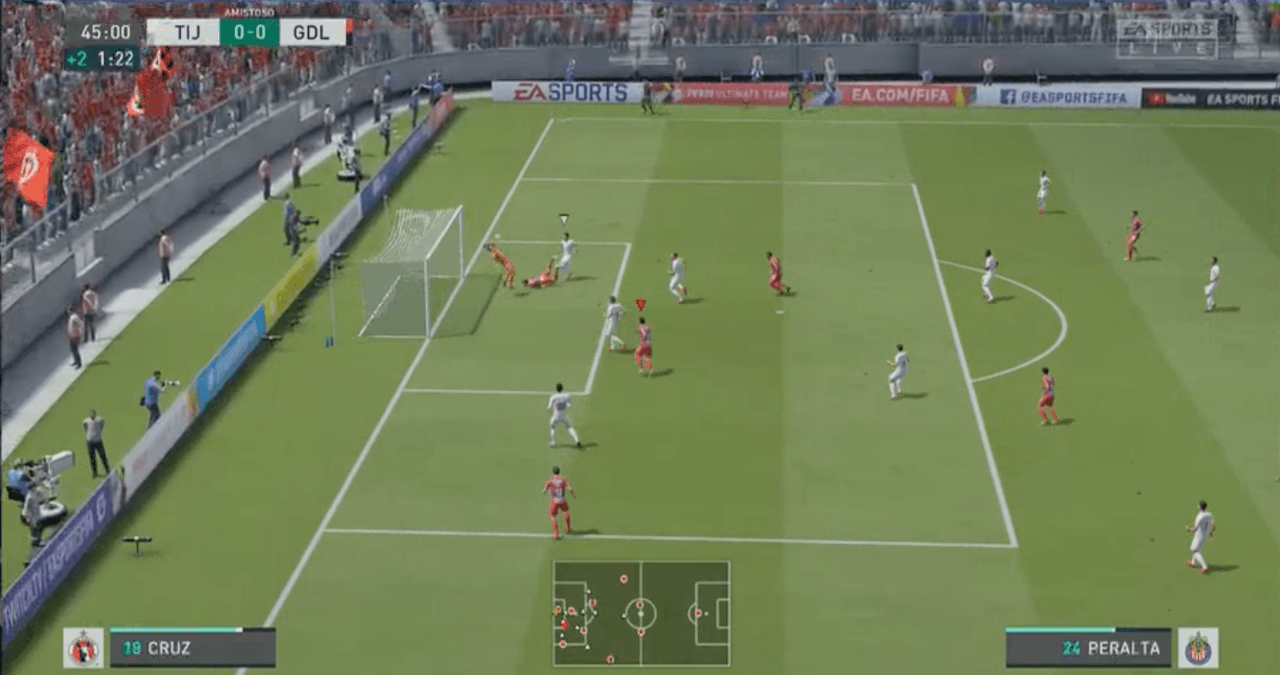Click the Tijuana club crest icon
The height and width of the screenshot is (675, 1280).
pyautogui.click(x=84, y=648)
